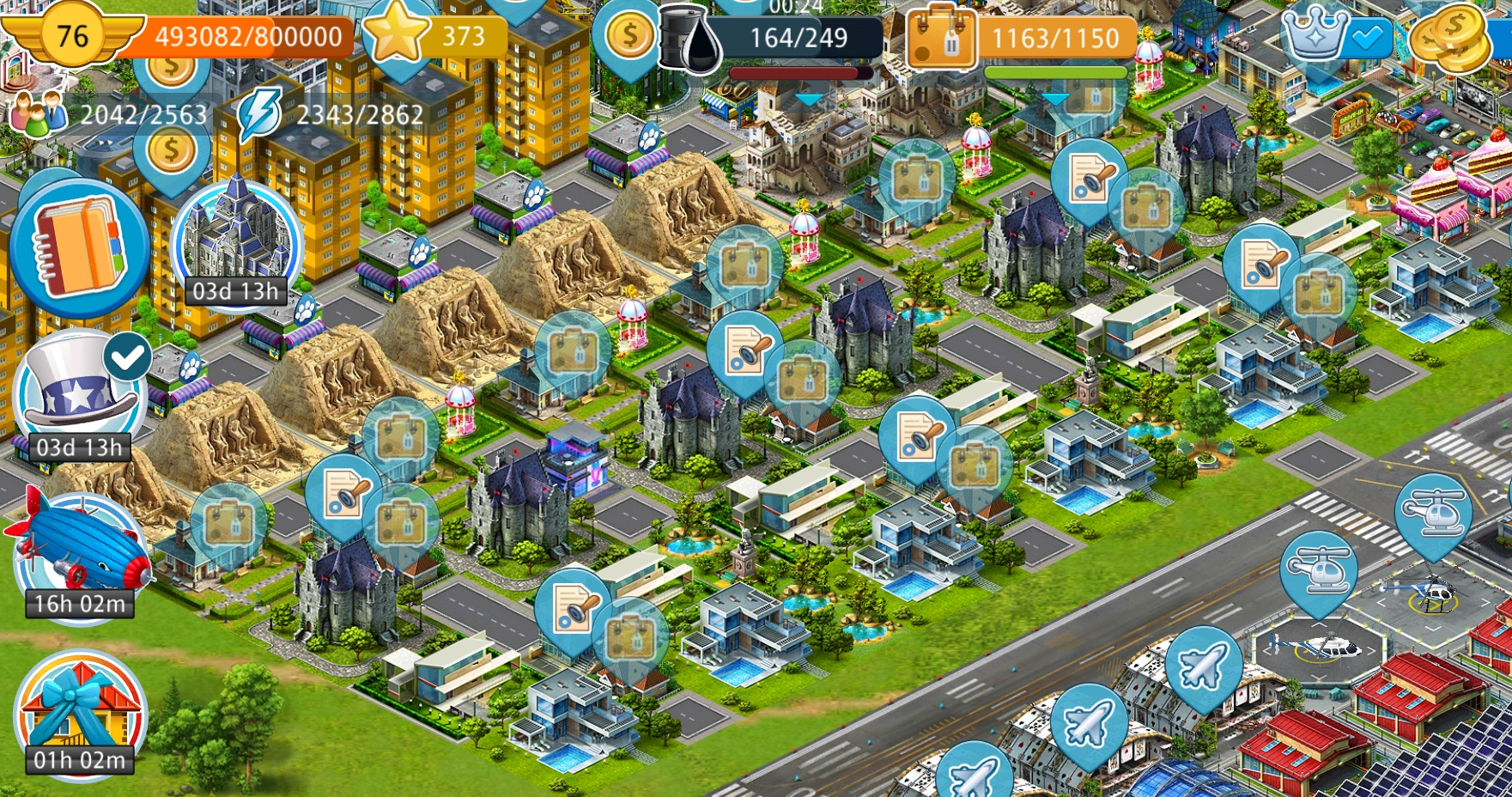This screenshot has width=1512, height=797.
Task: Open the crown icon with blue checkmark
Action: (x=1335, y=36)
